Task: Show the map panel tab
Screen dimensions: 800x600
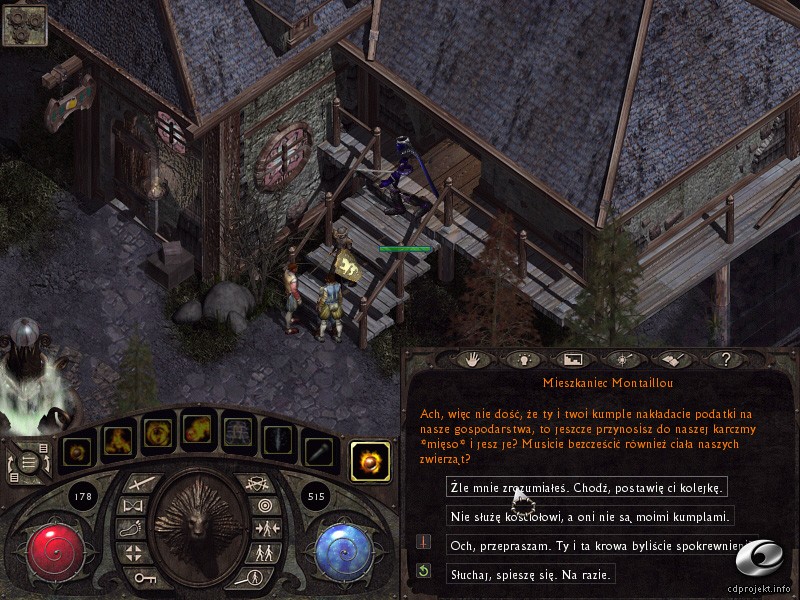Action: pyautogui.click(x=573, y=357)
